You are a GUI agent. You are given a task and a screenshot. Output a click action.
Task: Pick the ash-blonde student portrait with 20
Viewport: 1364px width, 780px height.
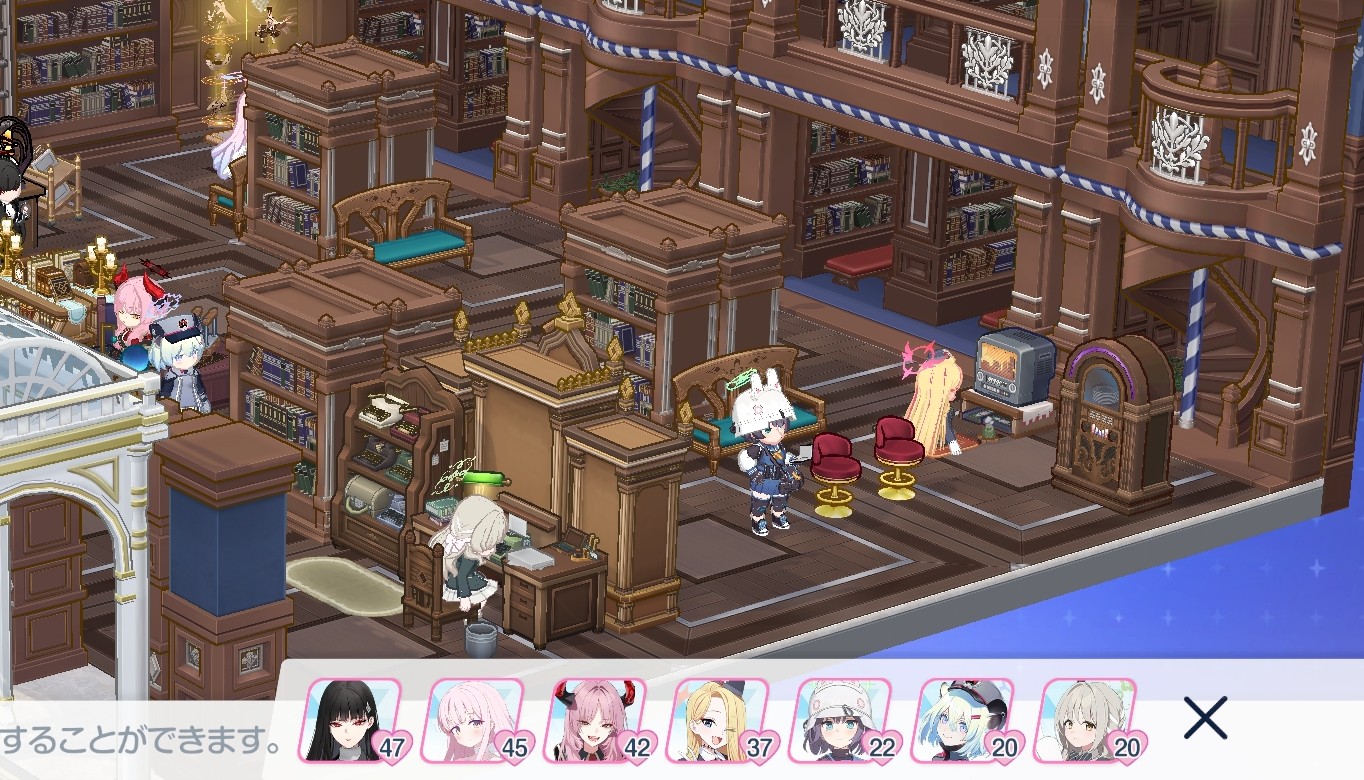click(x=1088, y=720)
